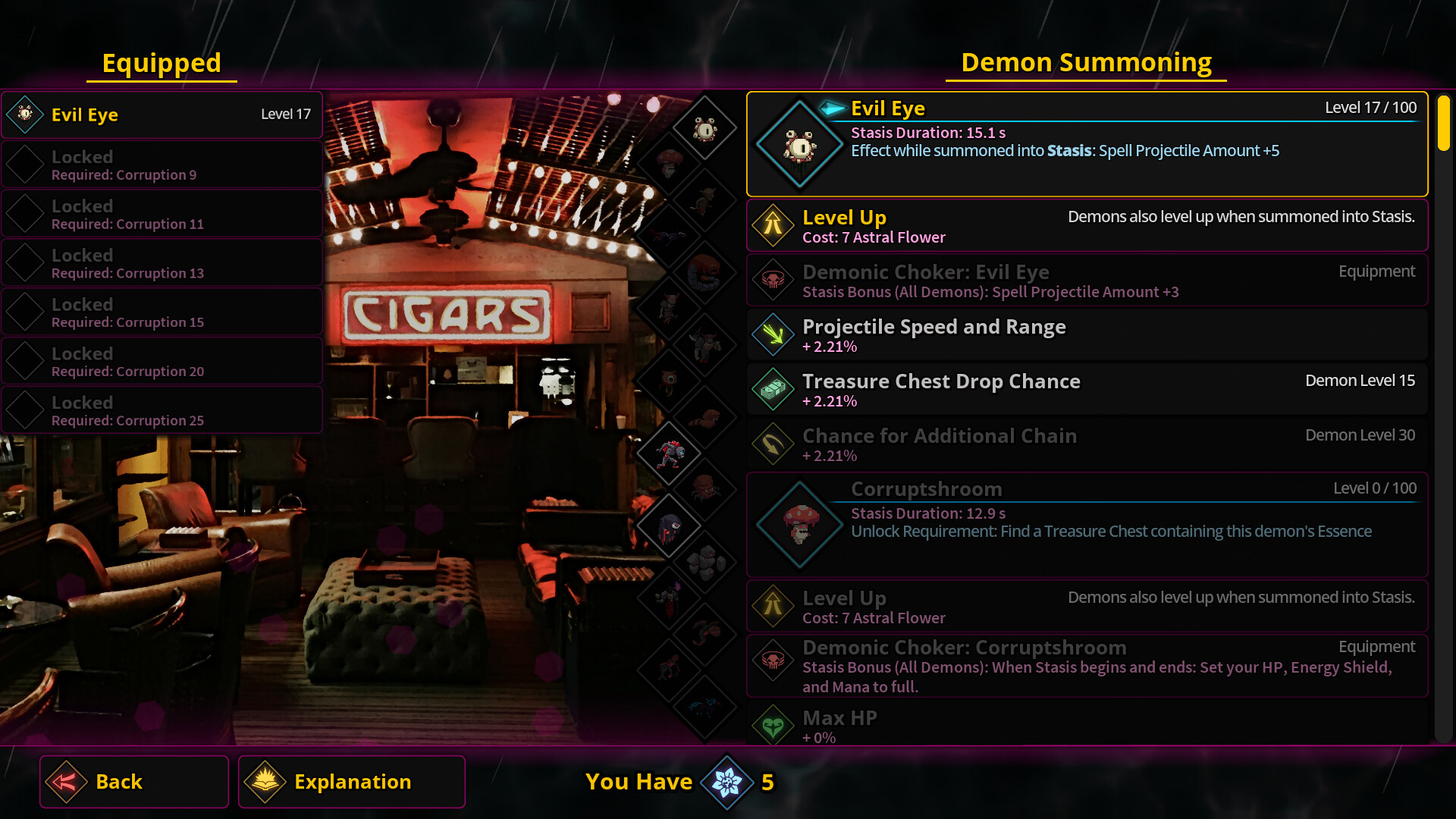Expand the locked slot requiring Corruption 25

click(162, 409)
